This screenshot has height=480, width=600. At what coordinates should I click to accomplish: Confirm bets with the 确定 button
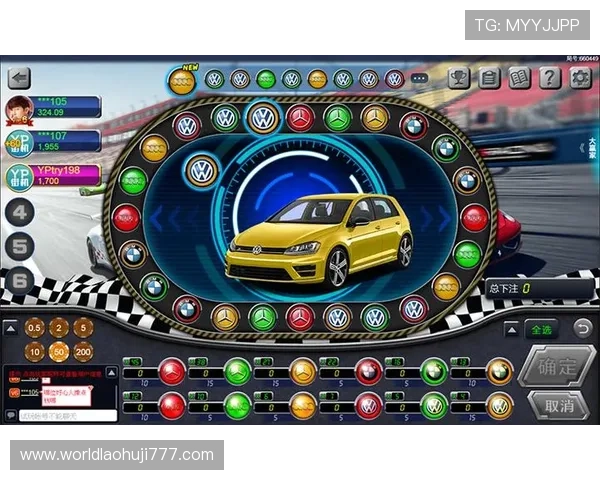tap(556, 366)
